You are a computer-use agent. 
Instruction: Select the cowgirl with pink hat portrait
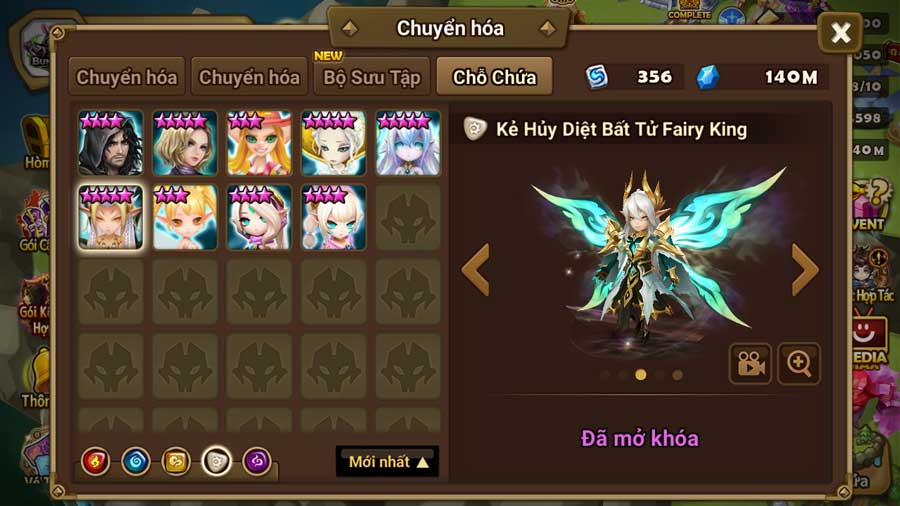(259, 144)
